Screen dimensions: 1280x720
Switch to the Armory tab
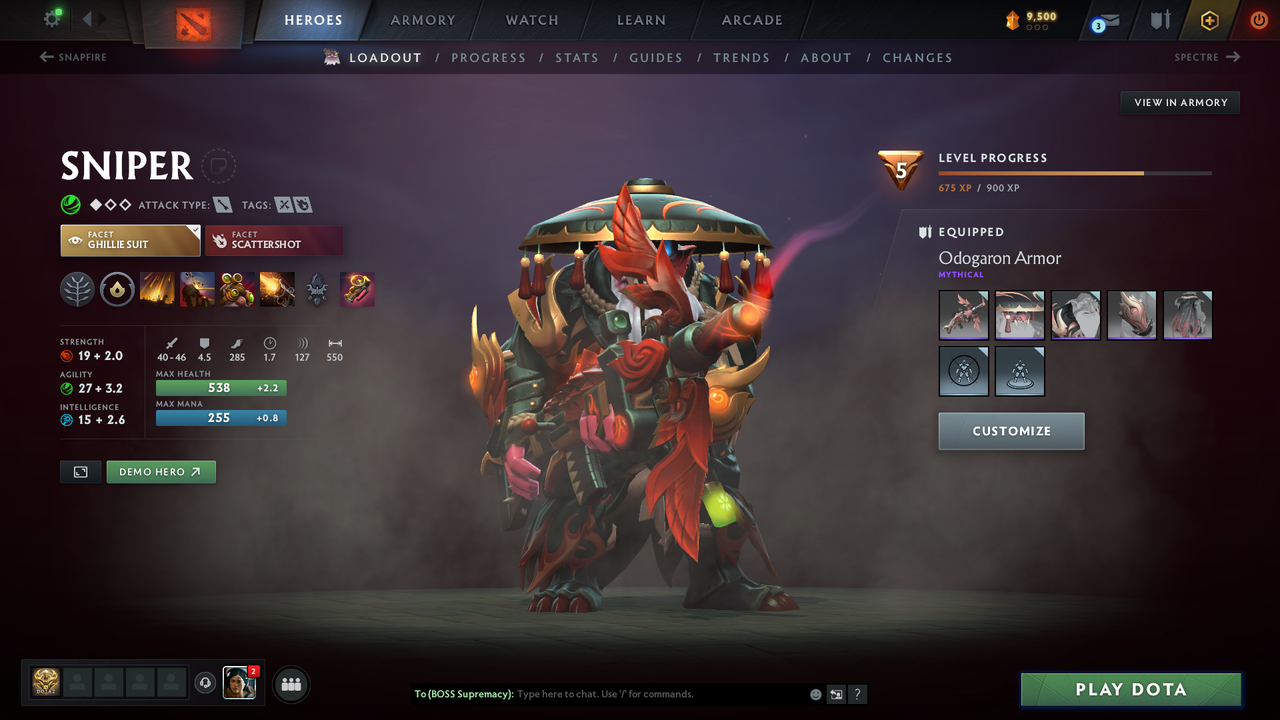[422, 20]
